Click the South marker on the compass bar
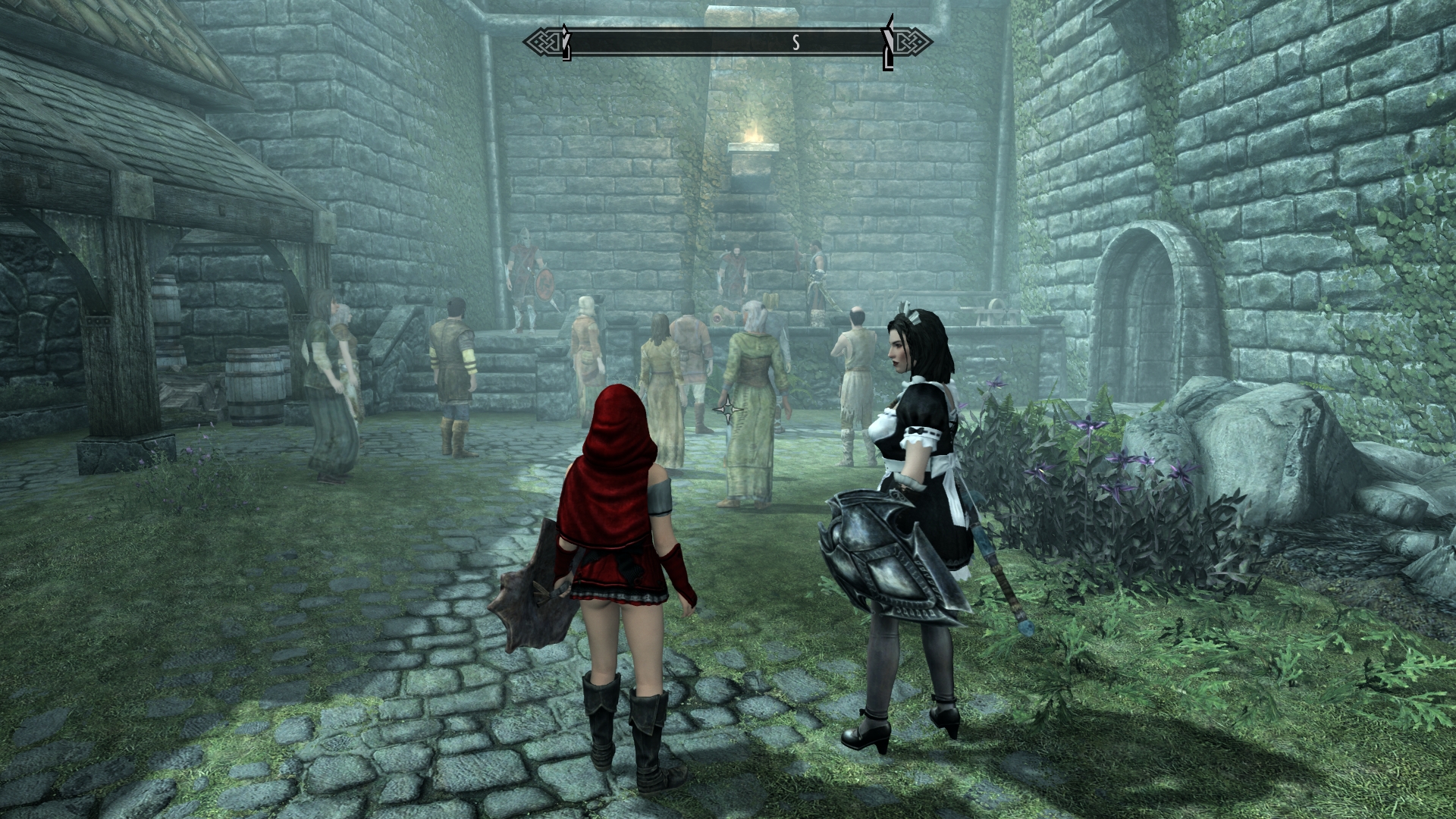Viewport: 1456px width, 819px height. pyautogui.click(x=796, y=43)
